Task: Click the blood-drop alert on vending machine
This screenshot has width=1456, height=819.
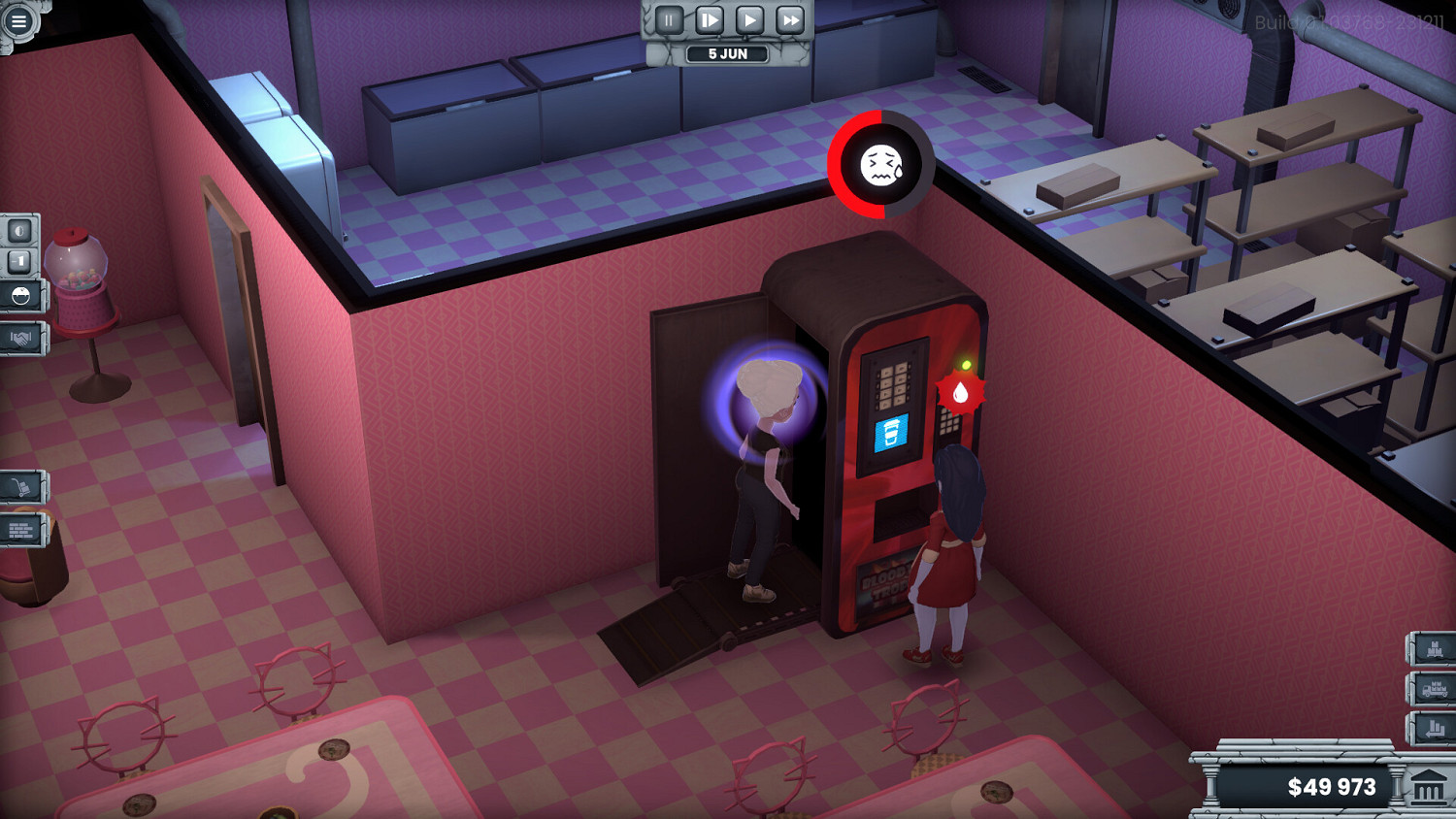Action: (962, 392)
